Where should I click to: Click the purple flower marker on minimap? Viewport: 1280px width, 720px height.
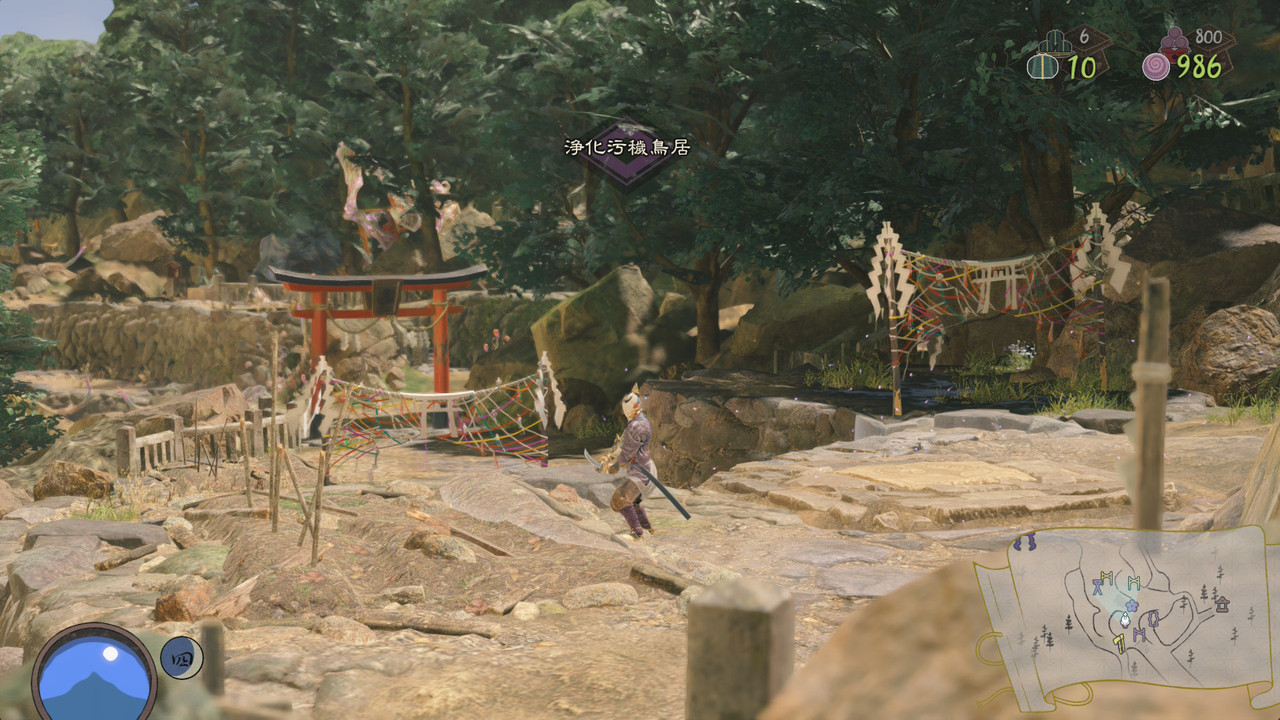coord(1131,605)
